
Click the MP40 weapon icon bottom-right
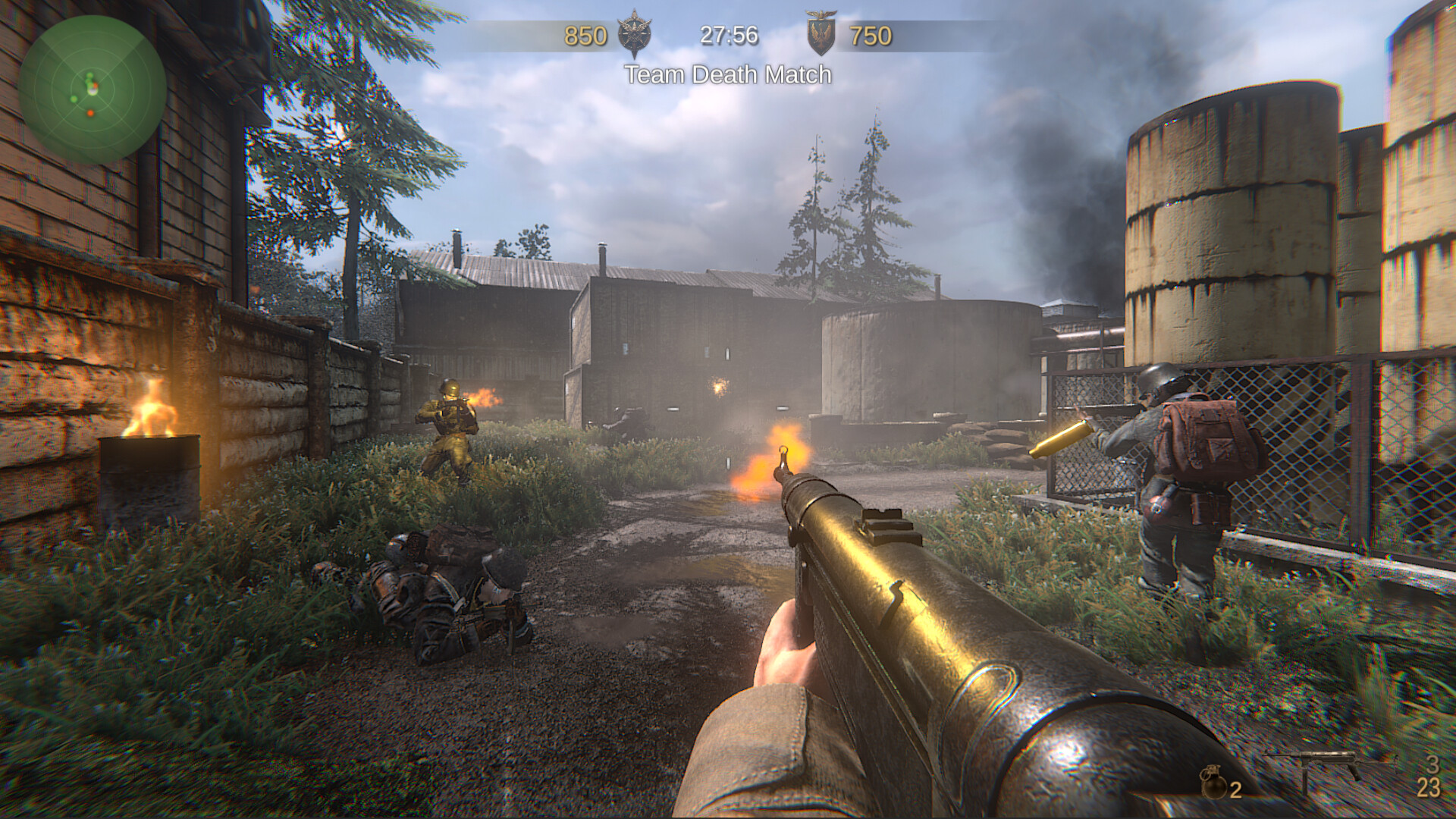[x=1329, y=762]
